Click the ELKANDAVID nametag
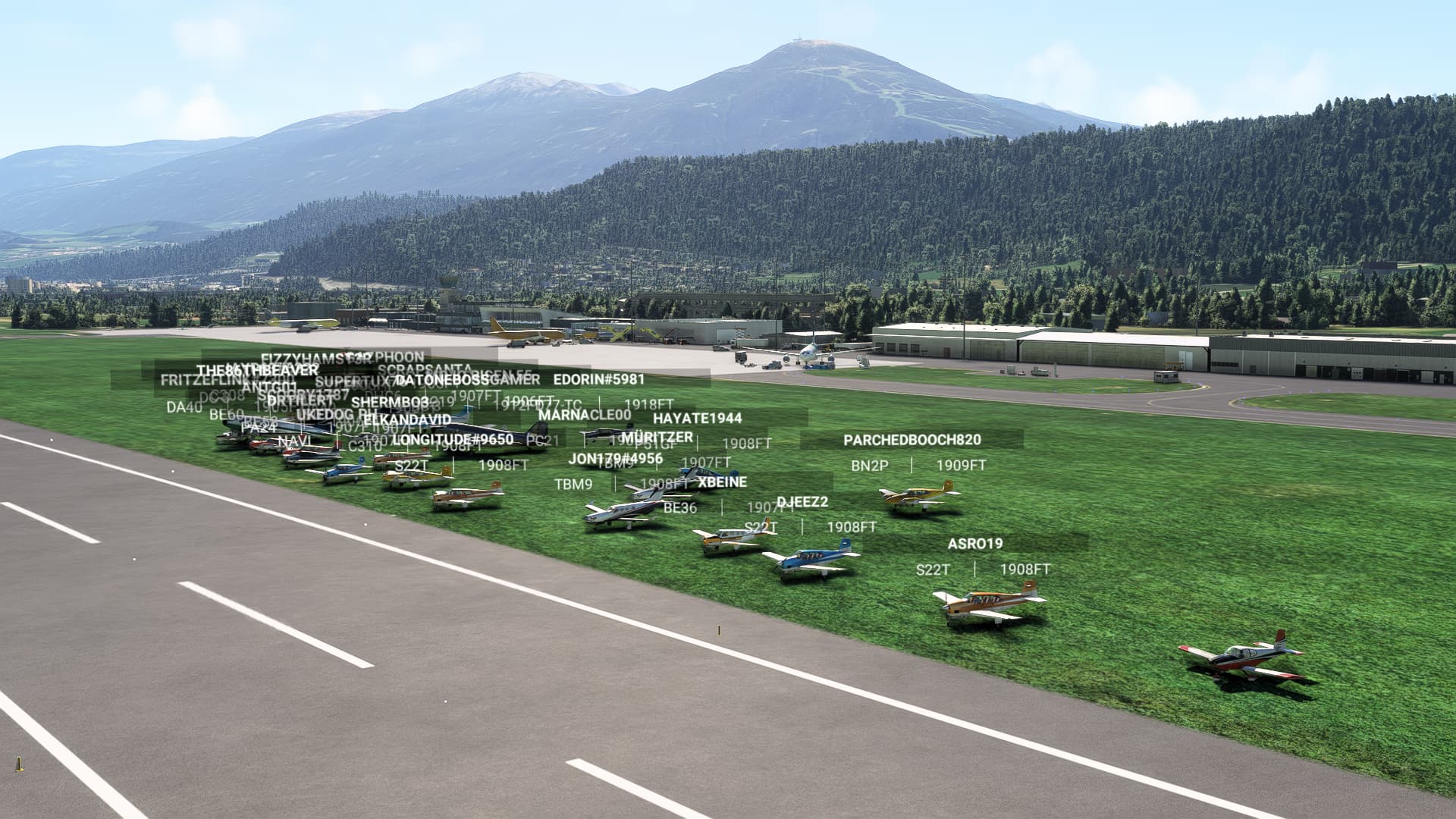This screenshot has width=1456, height=819. tap(409, 418)
